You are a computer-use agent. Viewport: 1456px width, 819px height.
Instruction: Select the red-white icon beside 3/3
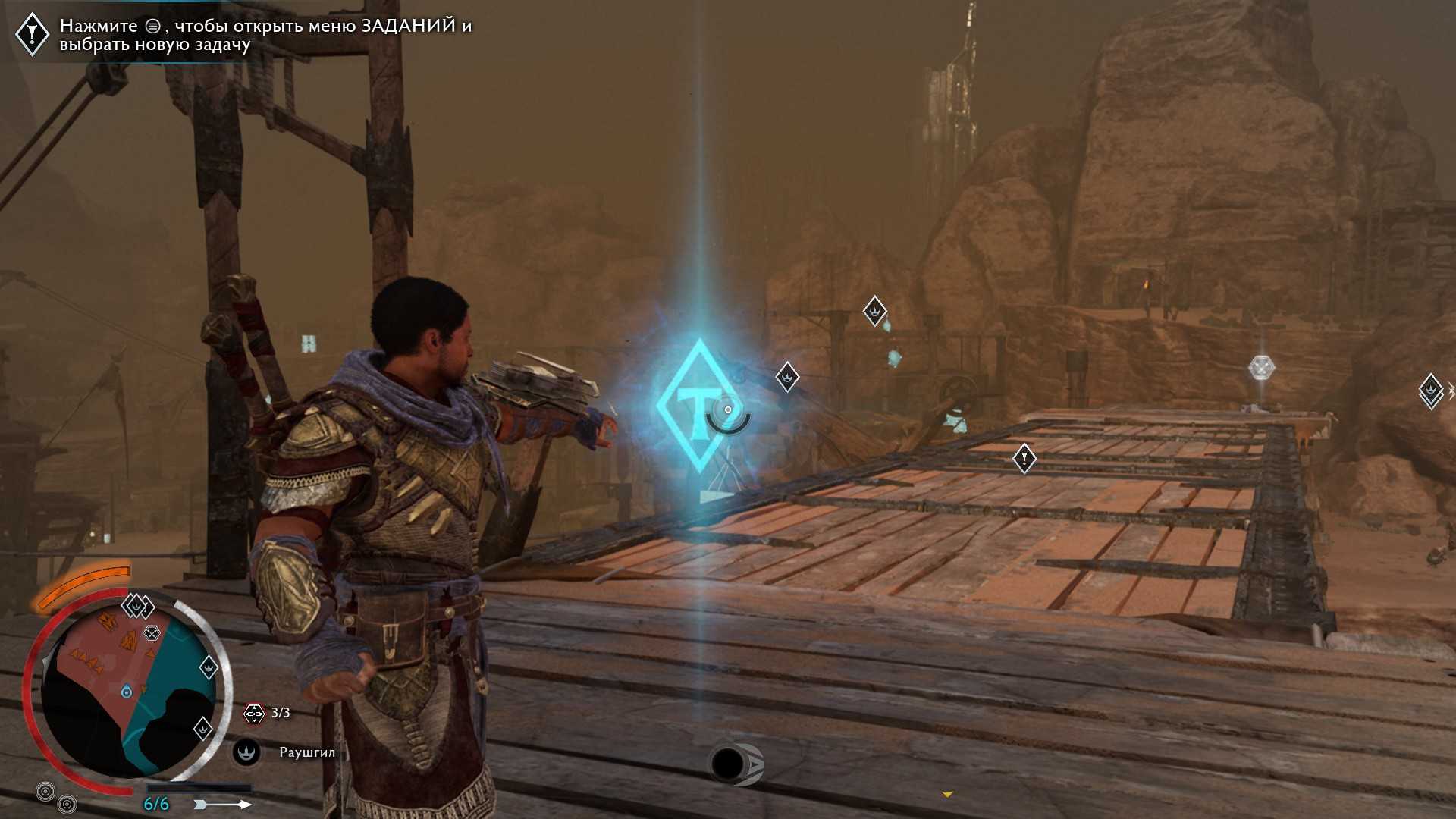(254, 713)
